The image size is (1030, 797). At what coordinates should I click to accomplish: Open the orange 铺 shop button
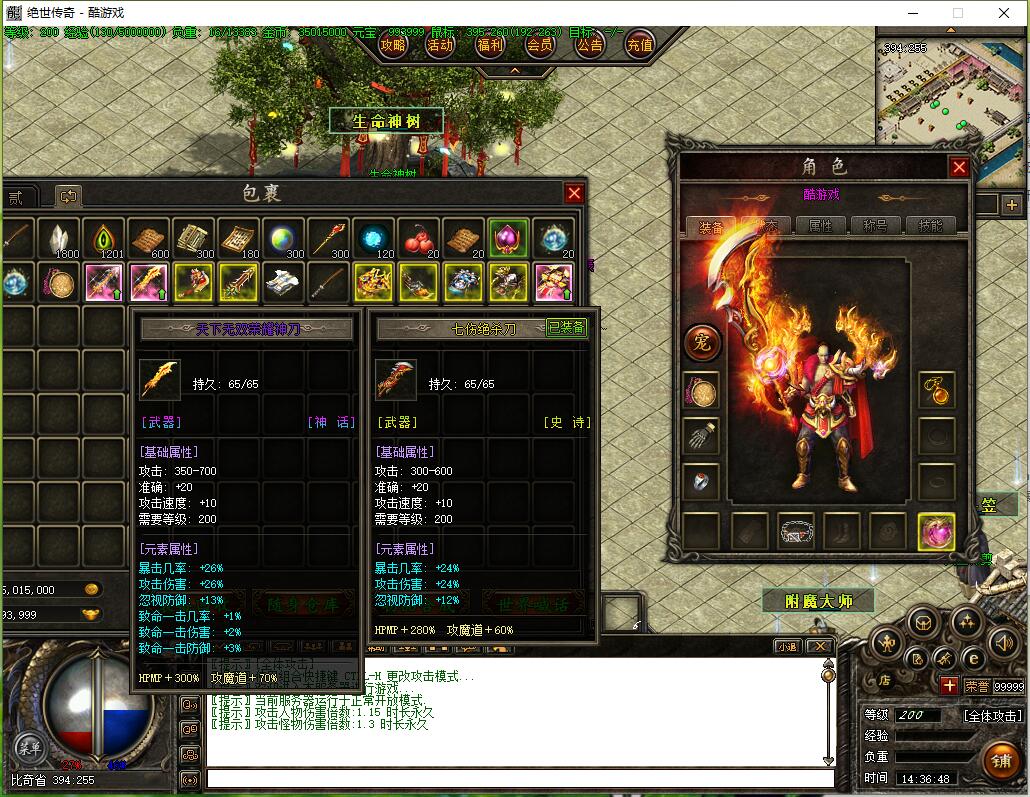(x=1000, y=759)
